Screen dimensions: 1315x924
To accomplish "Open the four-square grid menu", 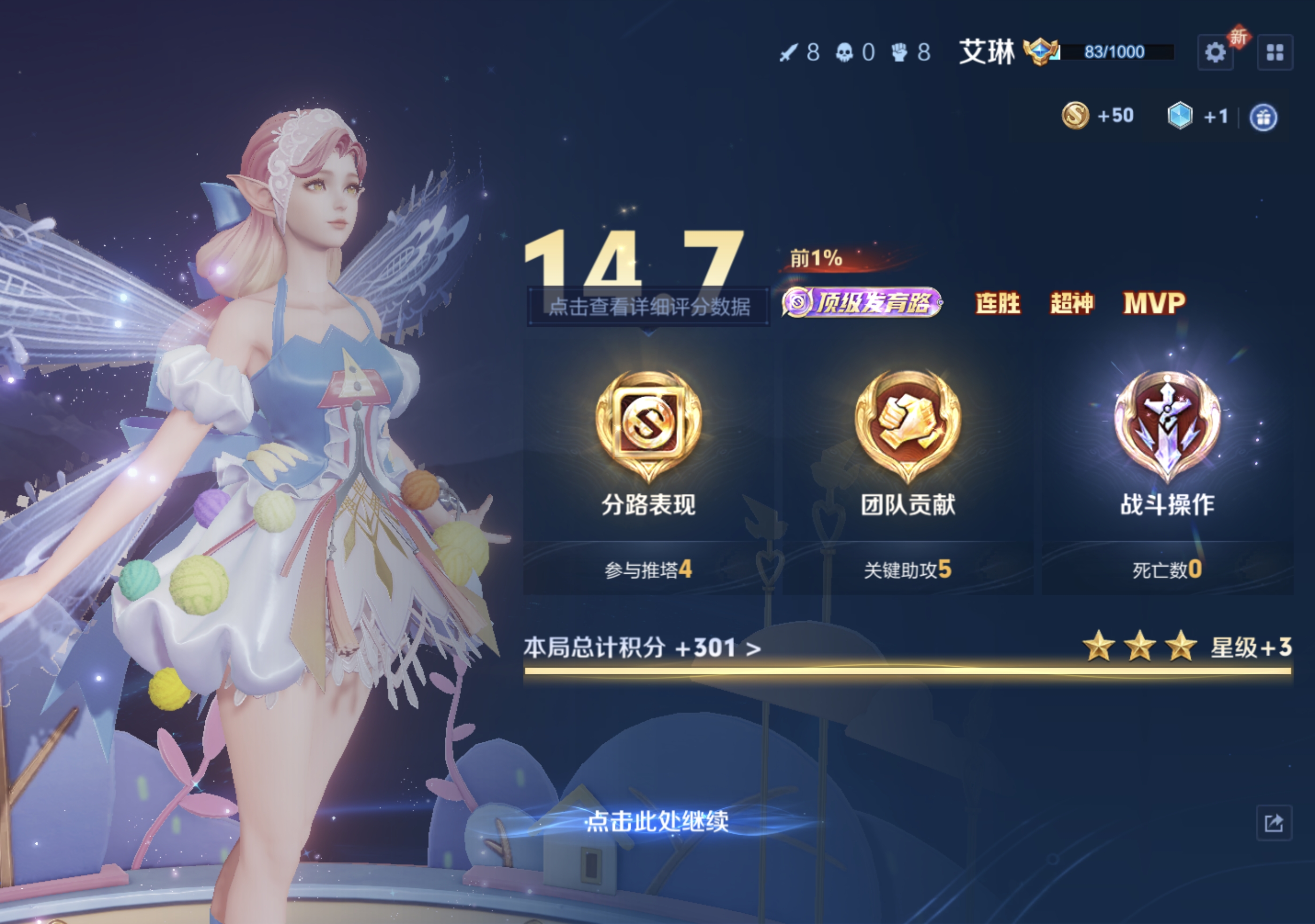I will click(x=1275, y=53).
